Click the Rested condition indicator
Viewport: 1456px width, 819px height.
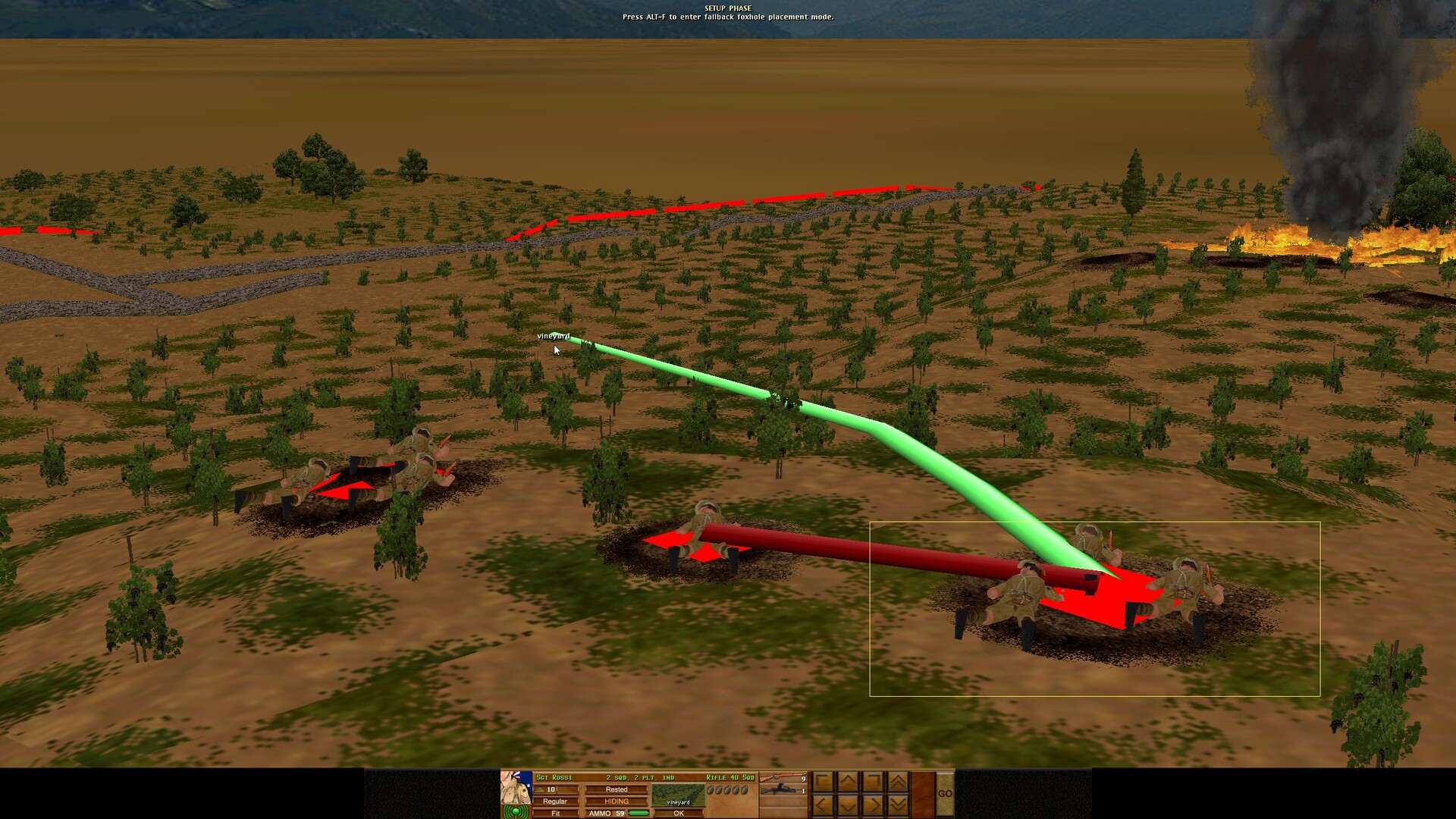(616, 789)
